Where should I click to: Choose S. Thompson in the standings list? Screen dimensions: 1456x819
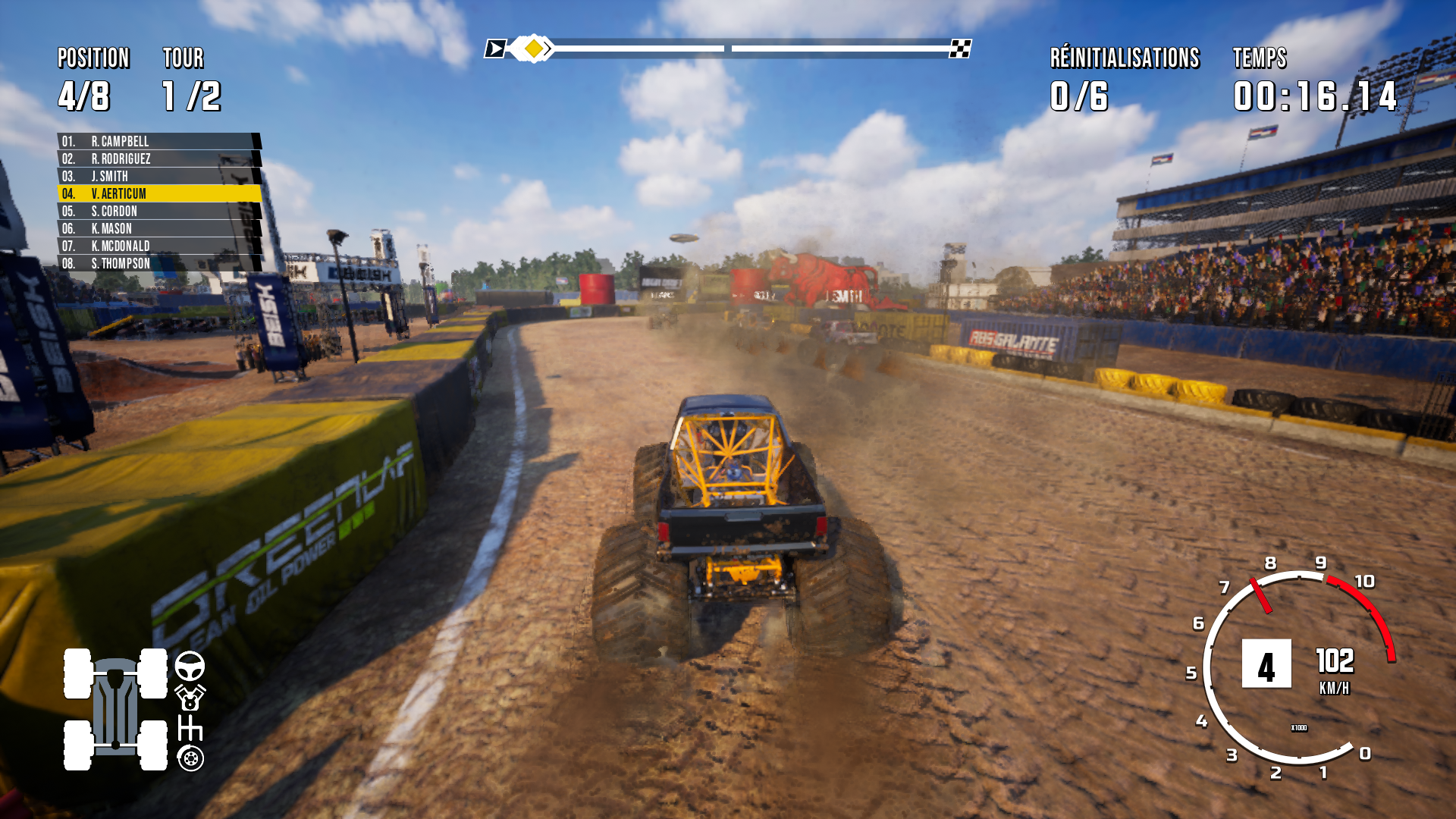pos(158,264)
